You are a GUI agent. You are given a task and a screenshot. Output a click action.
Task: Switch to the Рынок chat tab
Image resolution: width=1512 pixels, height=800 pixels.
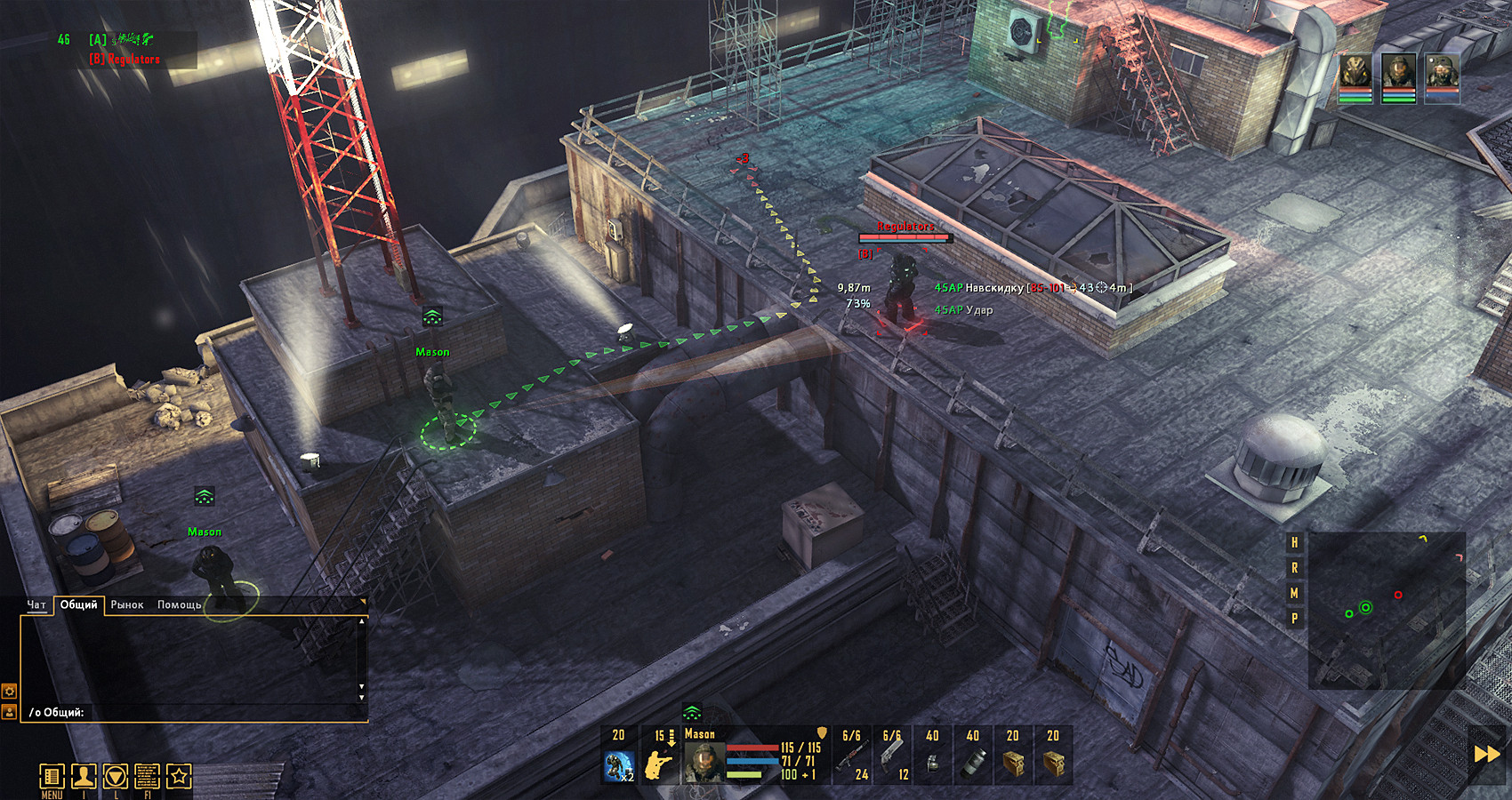126,604
